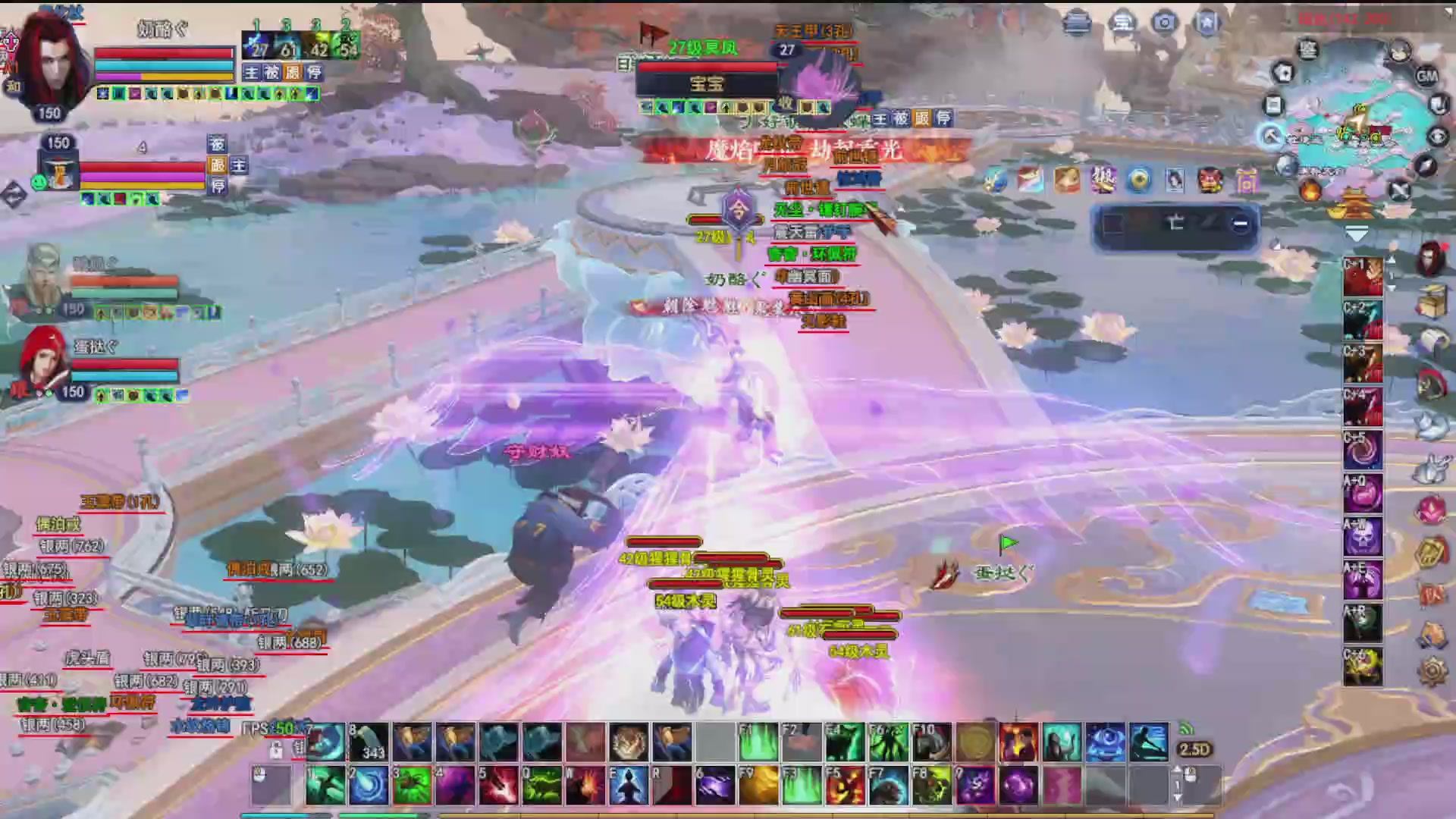Toggle the lock icon beside the skill hotbar
The height and width of the screenshot is (819, 1456).
(275, 752)
